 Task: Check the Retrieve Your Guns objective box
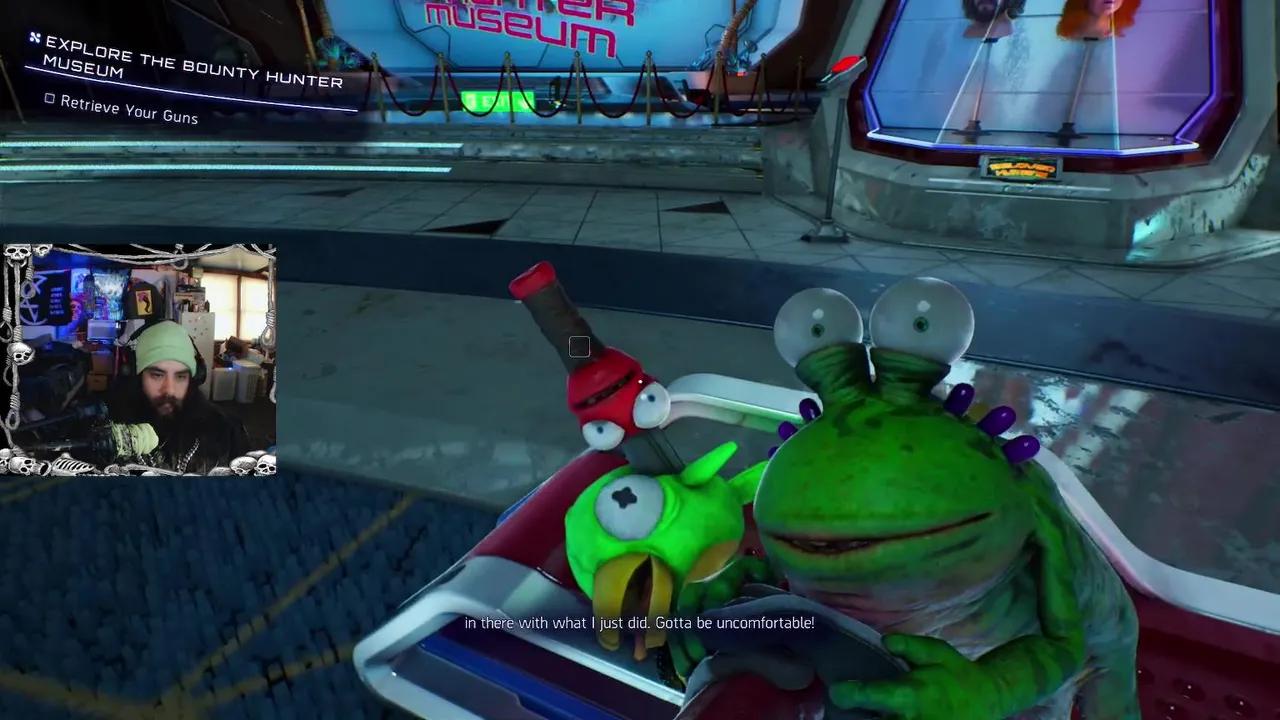[x=50, y=100]
